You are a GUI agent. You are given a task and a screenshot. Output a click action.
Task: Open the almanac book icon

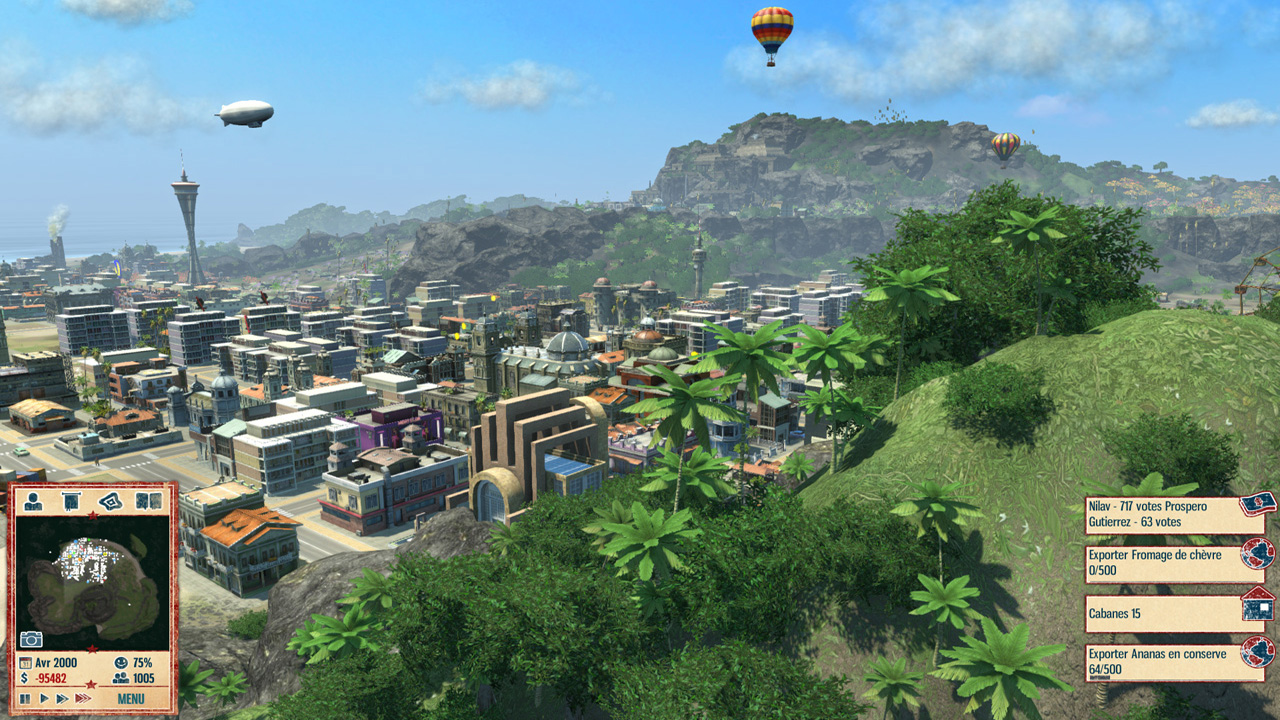click(x=149, y=501)
